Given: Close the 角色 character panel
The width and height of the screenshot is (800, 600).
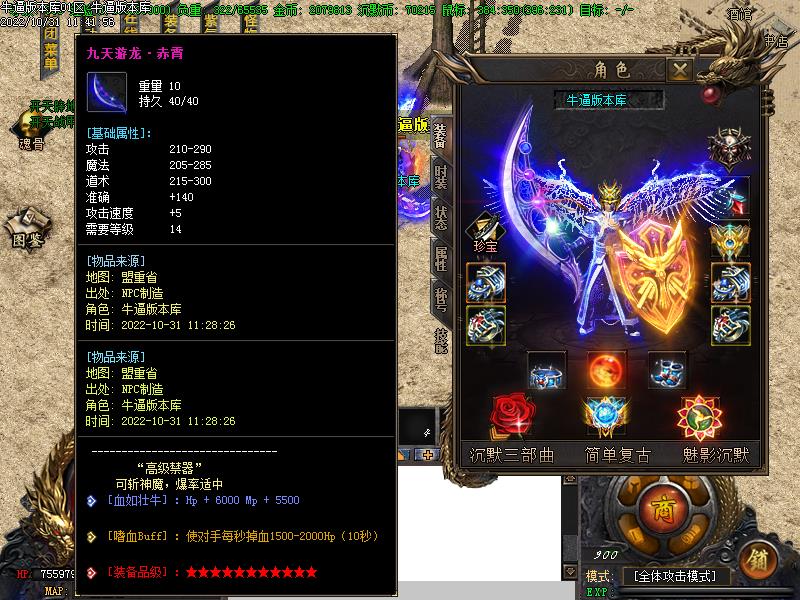Looking at the screenshot, I should [680, 70].
